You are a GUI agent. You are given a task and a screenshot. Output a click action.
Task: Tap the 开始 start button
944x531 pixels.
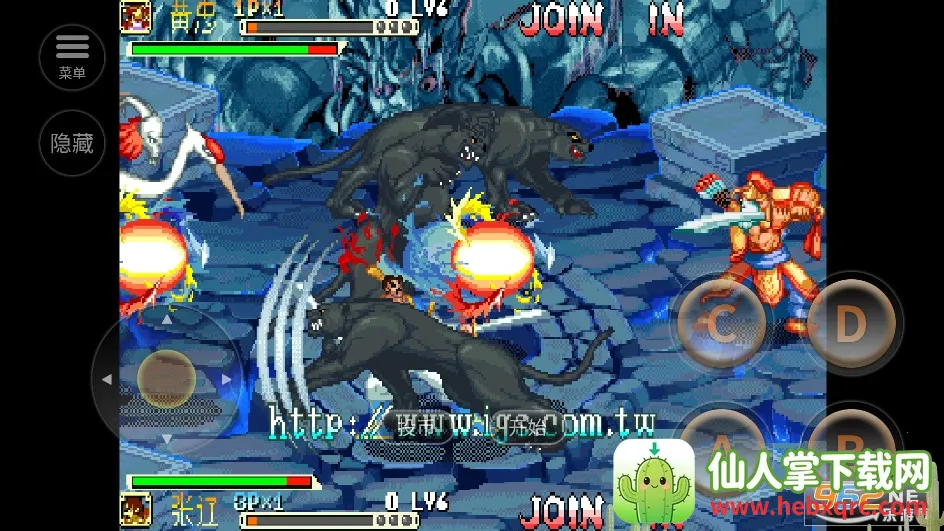click(524, 424)
